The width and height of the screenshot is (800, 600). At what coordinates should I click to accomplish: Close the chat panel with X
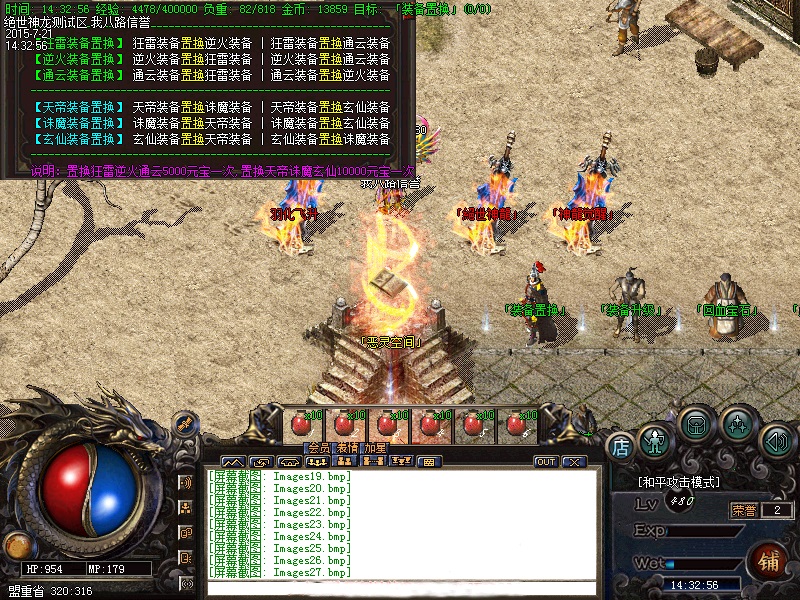coord(573,462)
